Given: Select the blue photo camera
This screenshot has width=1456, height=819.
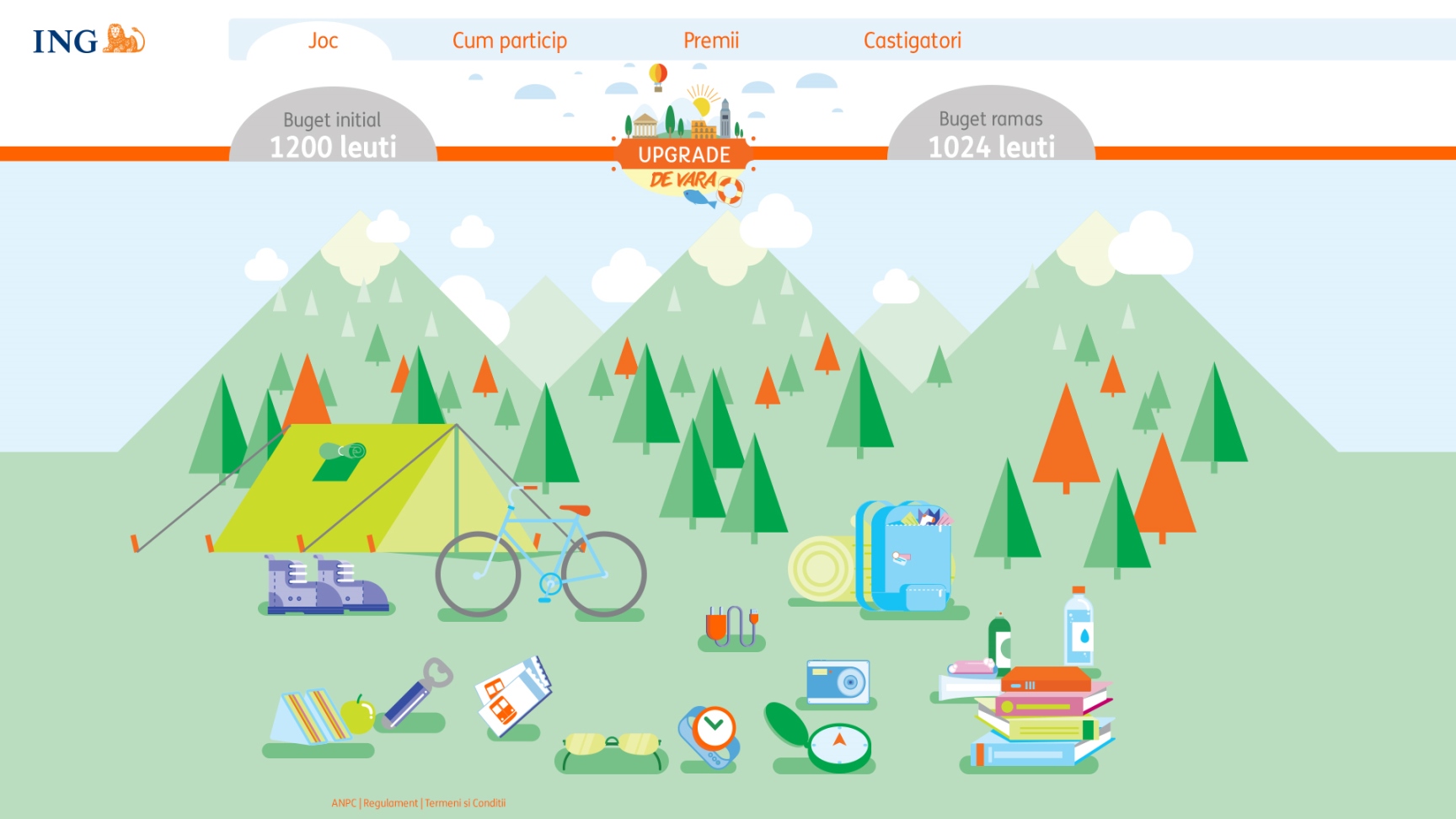Looking at the screenshot, I should [837, 682].
